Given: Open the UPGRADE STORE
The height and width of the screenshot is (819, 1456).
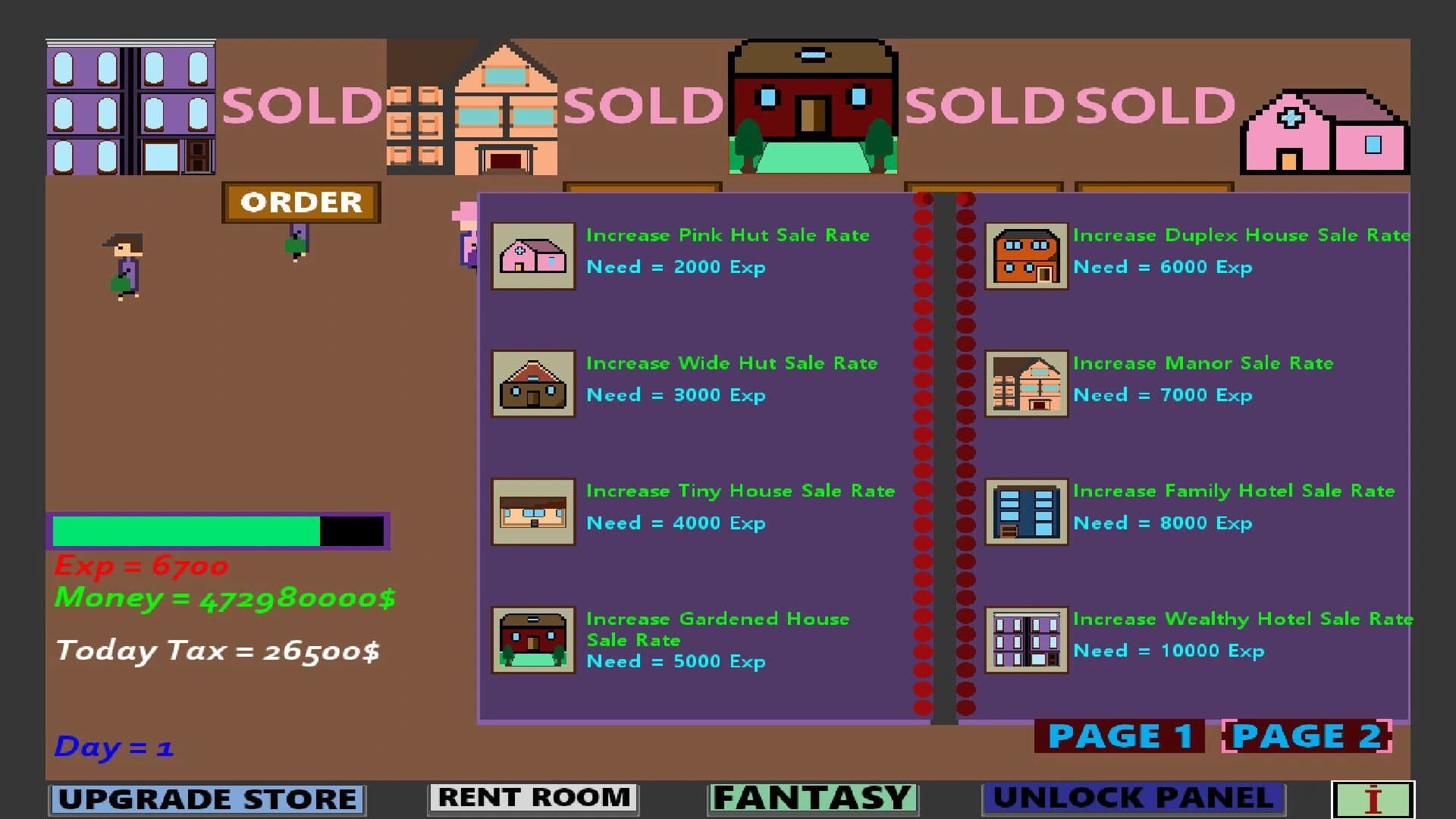Looking at the screenshot, I should 205,797.
